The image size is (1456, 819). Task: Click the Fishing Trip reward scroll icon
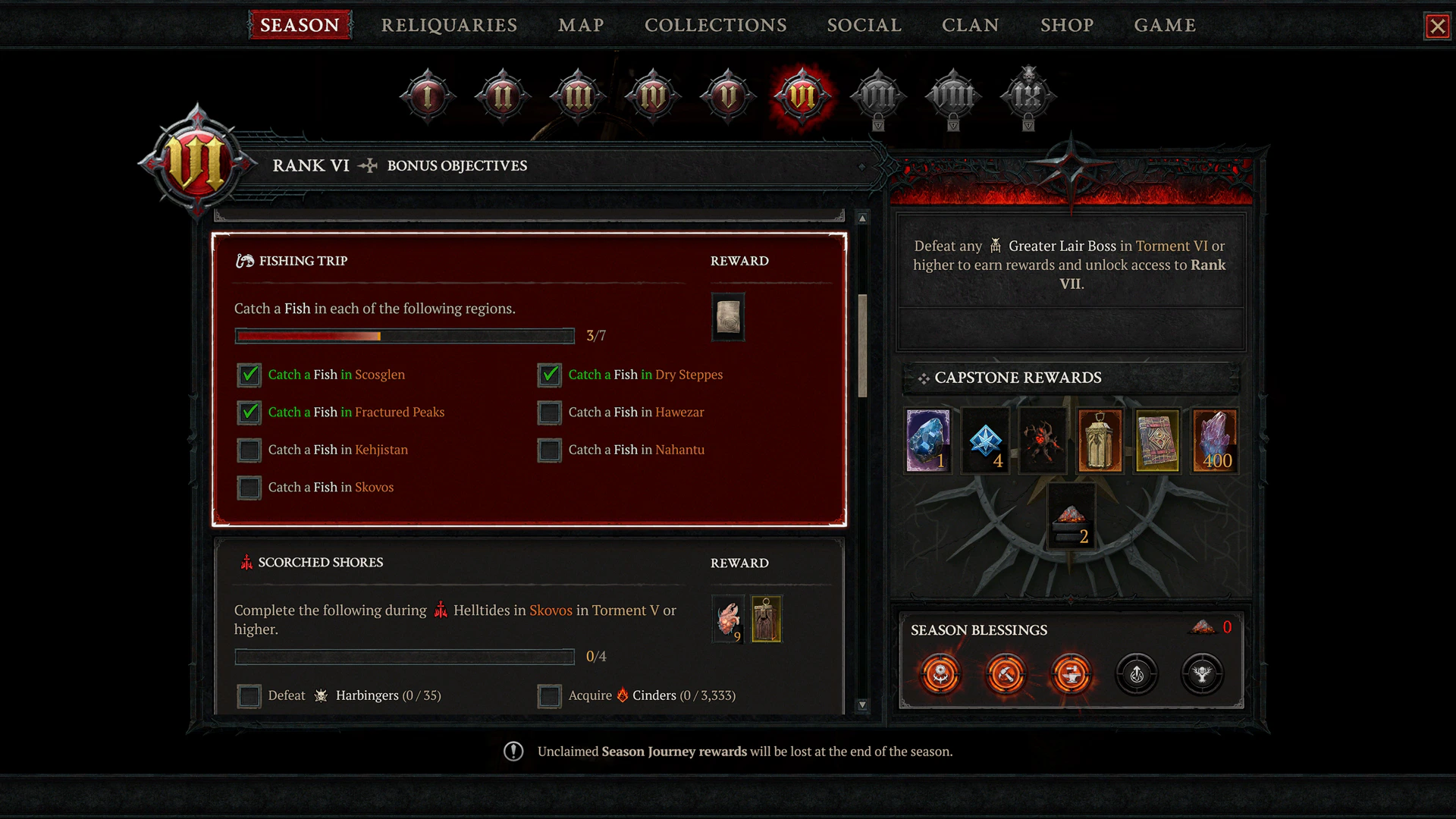(x=727, y=317)
